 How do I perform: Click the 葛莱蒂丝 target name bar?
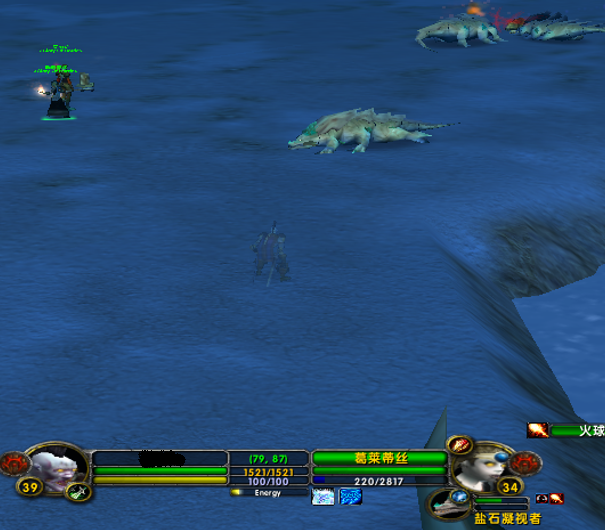[x=379, y=458]
